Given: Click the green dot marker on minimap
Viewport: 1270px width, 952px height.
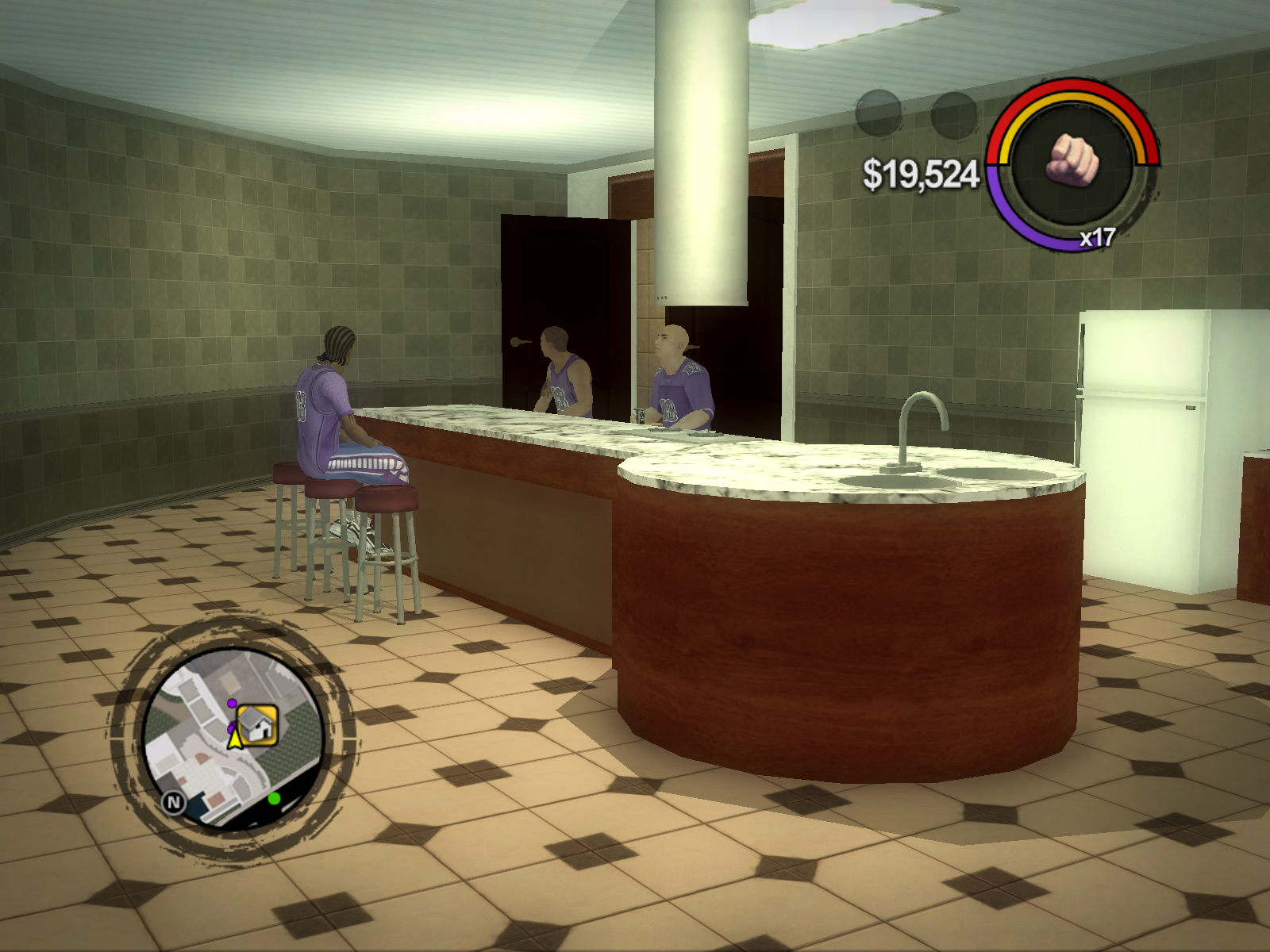Looking at the screenshot, I should [274, 797].
